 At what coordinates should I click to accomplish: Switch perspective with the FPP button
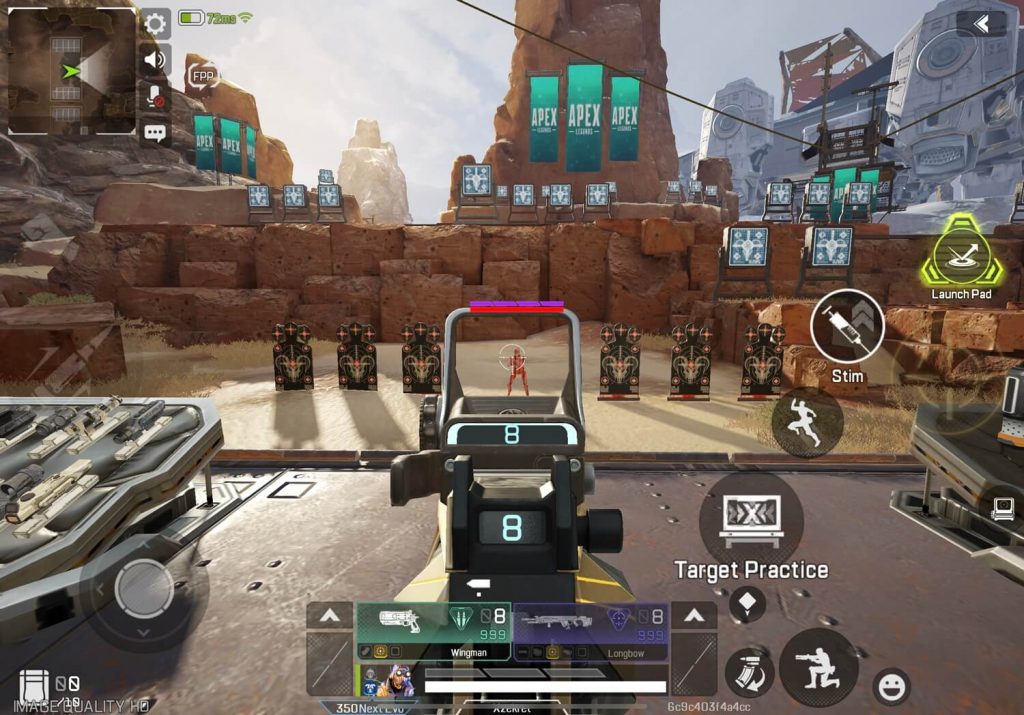tap(203, 76)
